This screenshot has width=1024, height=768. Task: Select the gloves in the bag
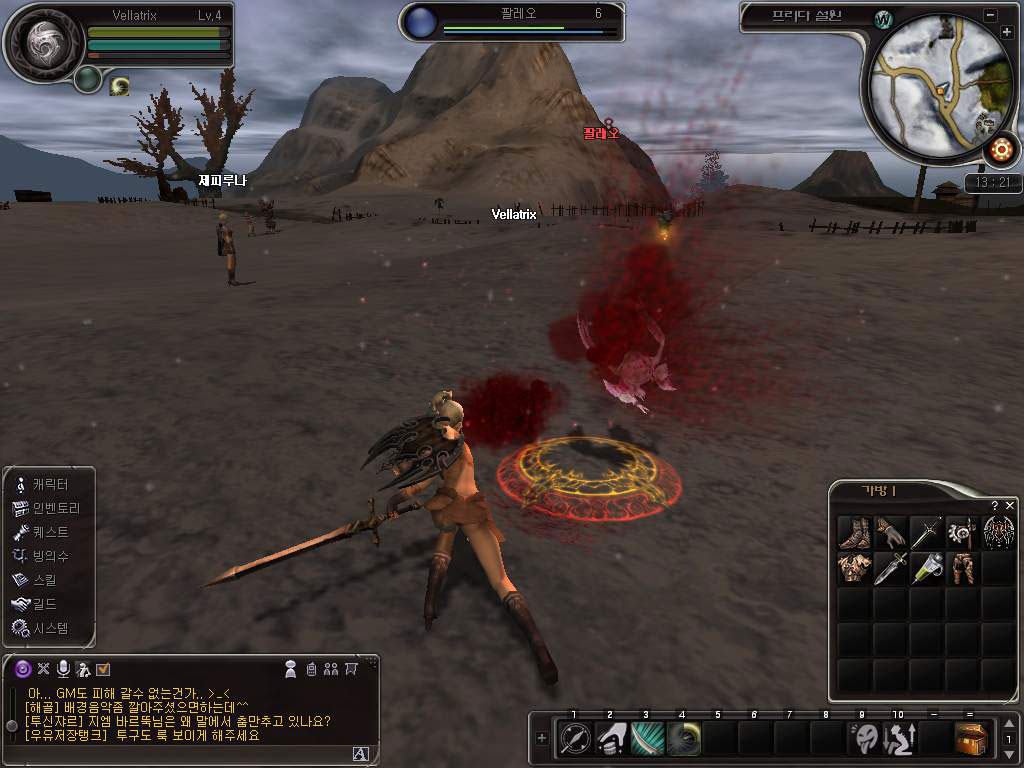tap(891, 532)
